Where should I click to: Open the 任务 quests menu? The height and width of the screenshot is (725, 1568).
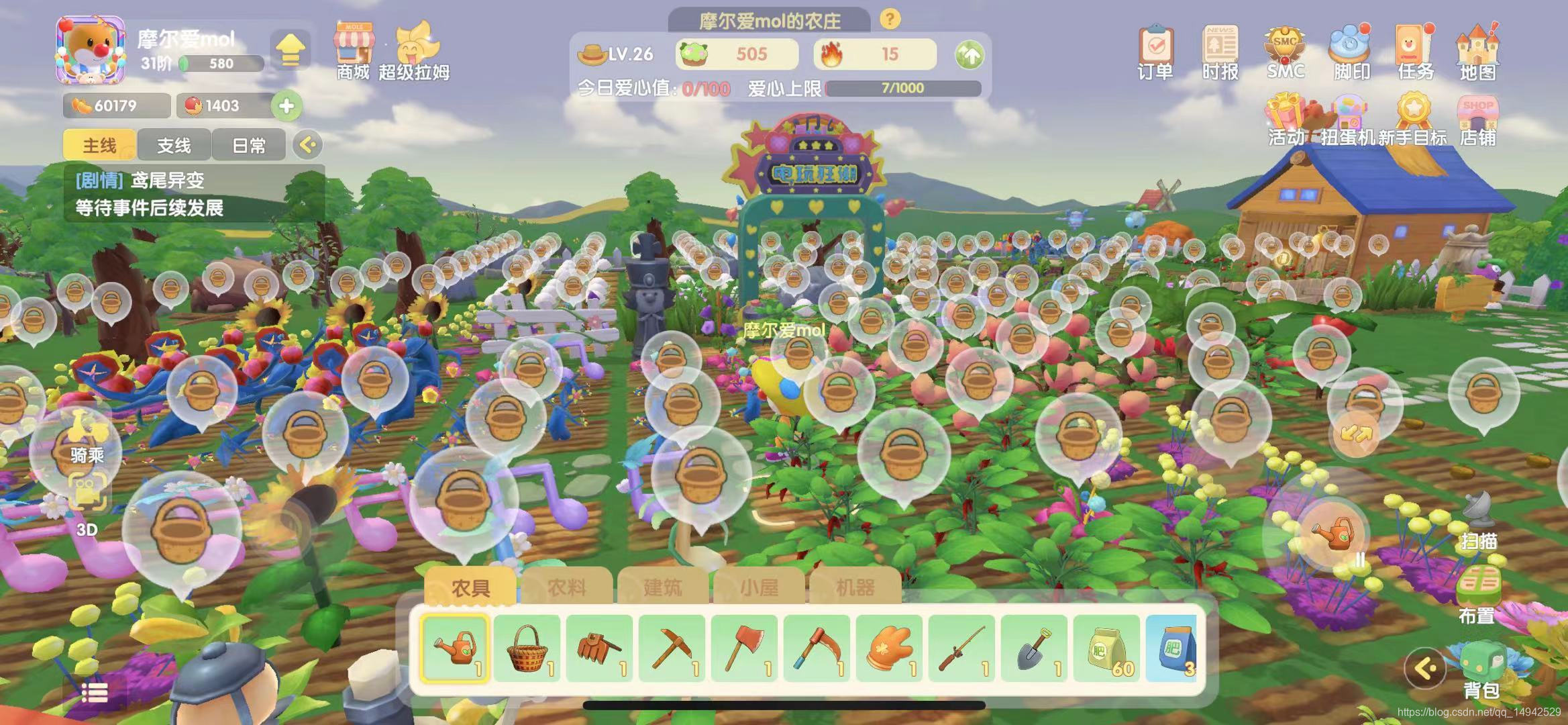click(x=1414, y=52)
